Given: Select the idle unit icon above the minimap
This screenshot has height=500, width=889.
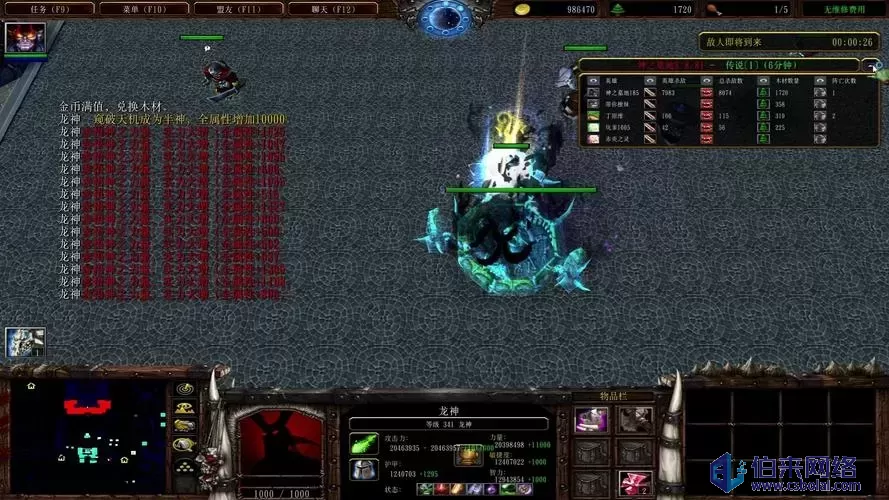Looking at the screenshot, I should pos(24,343).
